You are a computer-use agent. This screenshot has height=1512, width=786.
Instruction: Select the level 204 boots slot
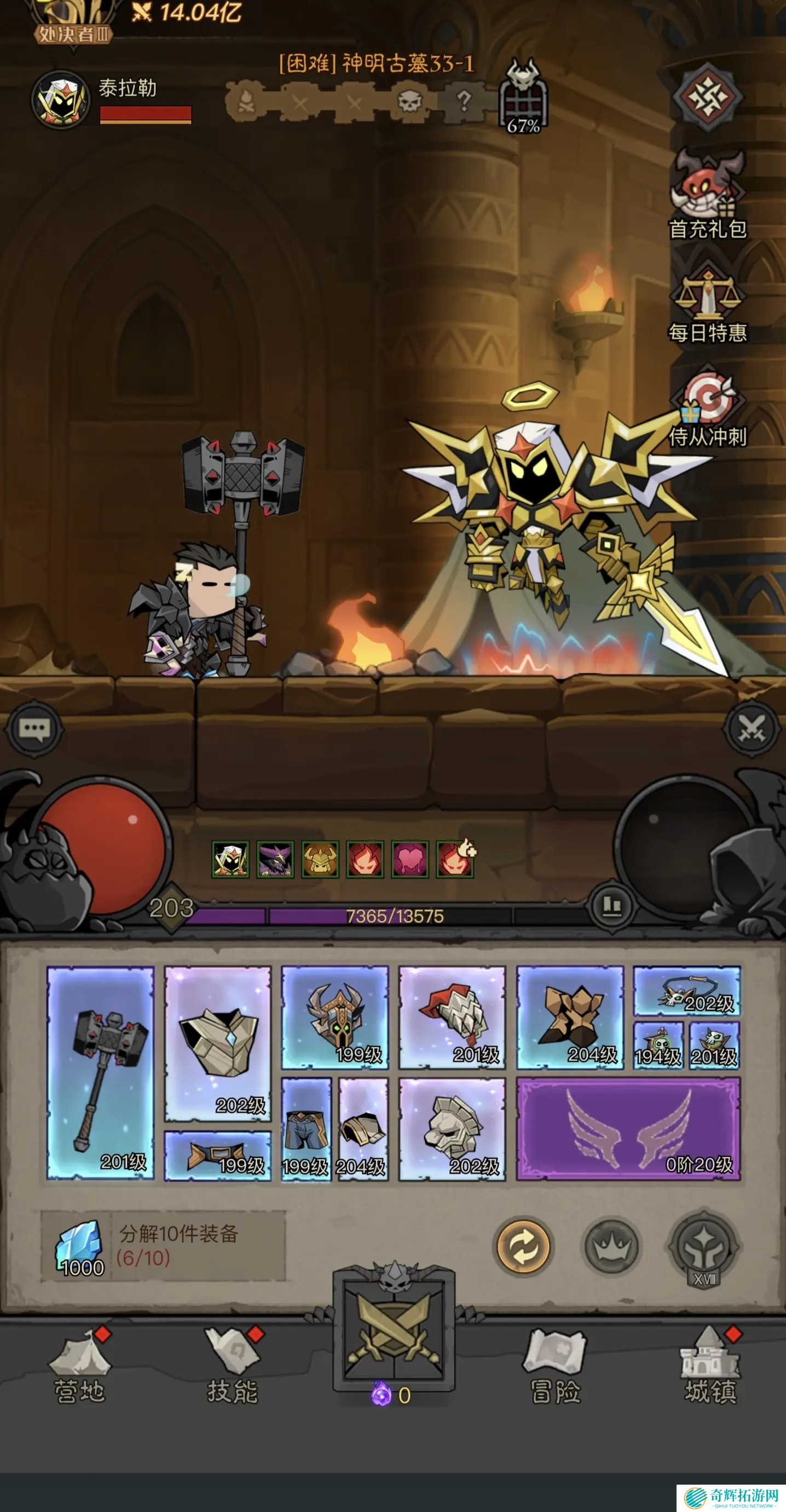tap(569, 1017)
